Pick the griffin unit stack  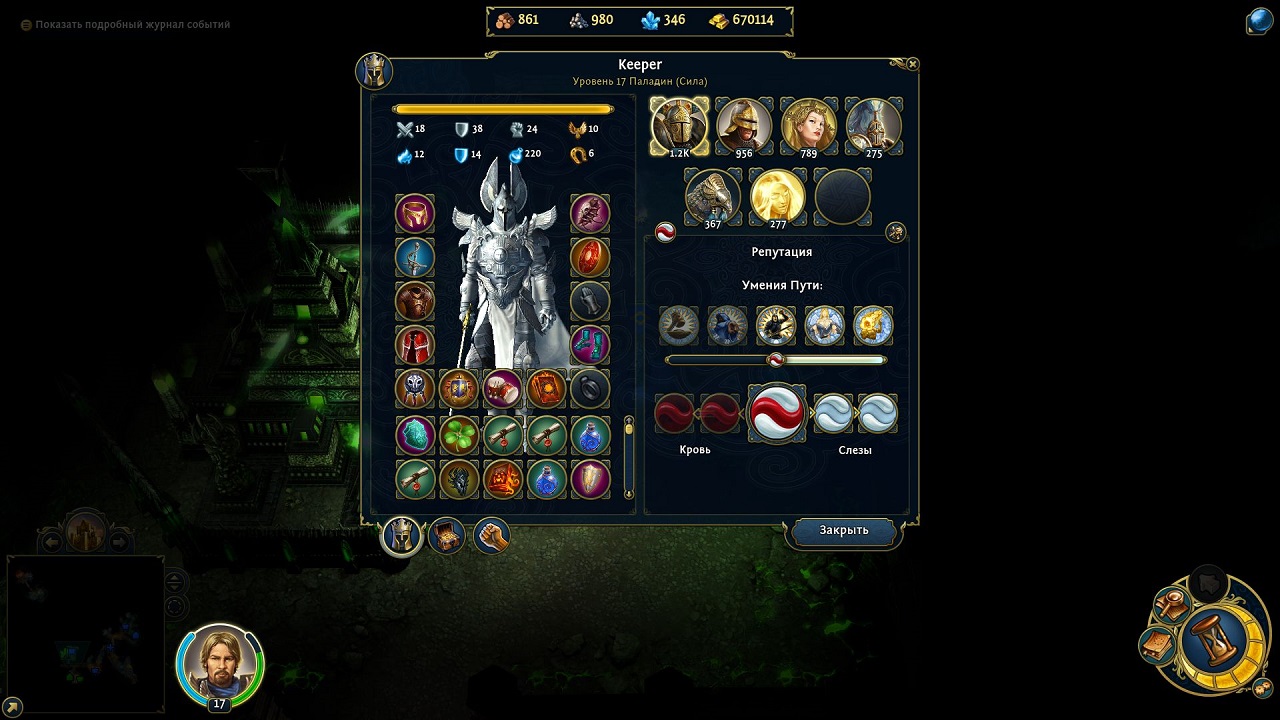(712, 196)
